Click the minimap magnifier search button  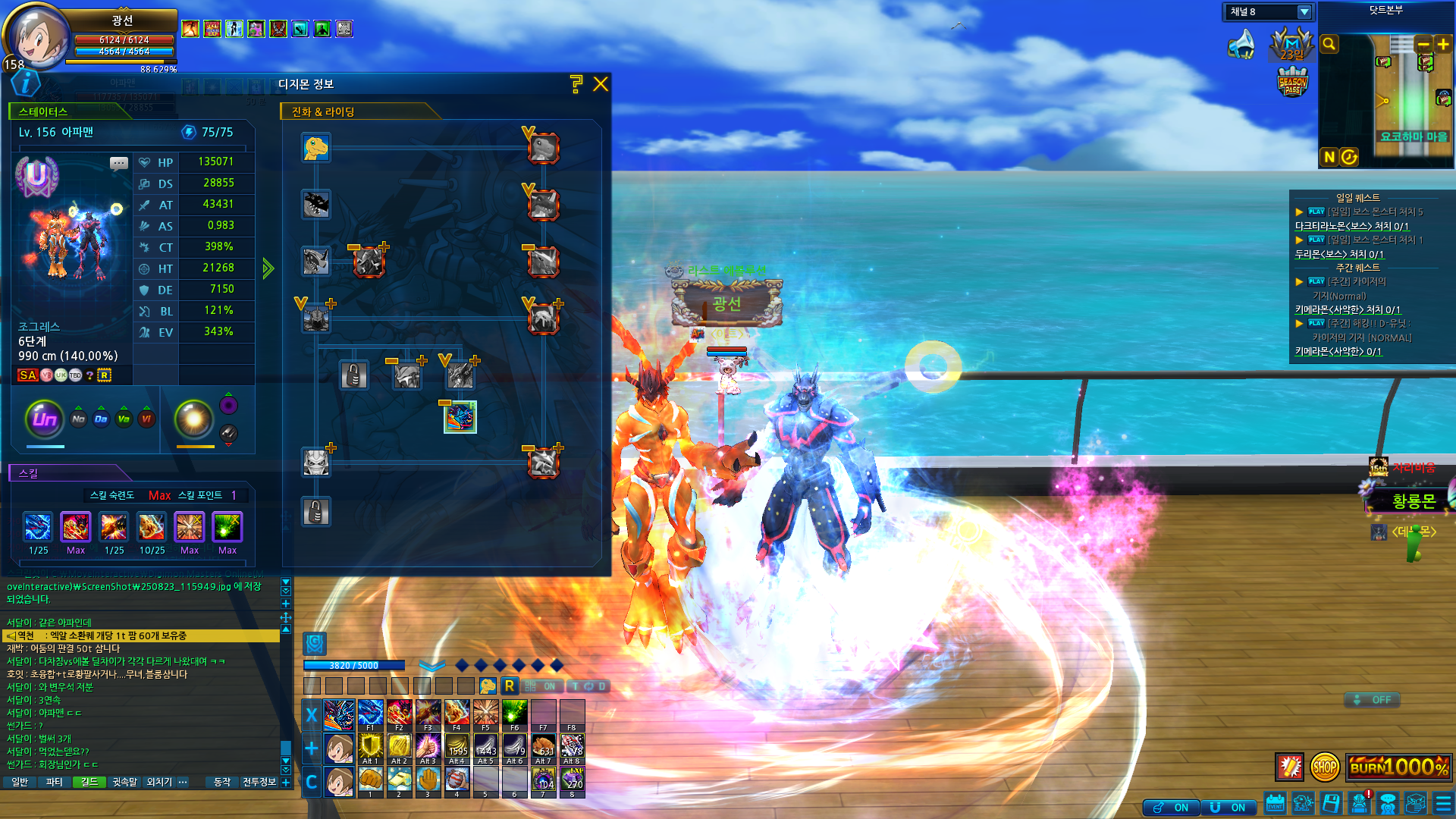[1329, 45]
